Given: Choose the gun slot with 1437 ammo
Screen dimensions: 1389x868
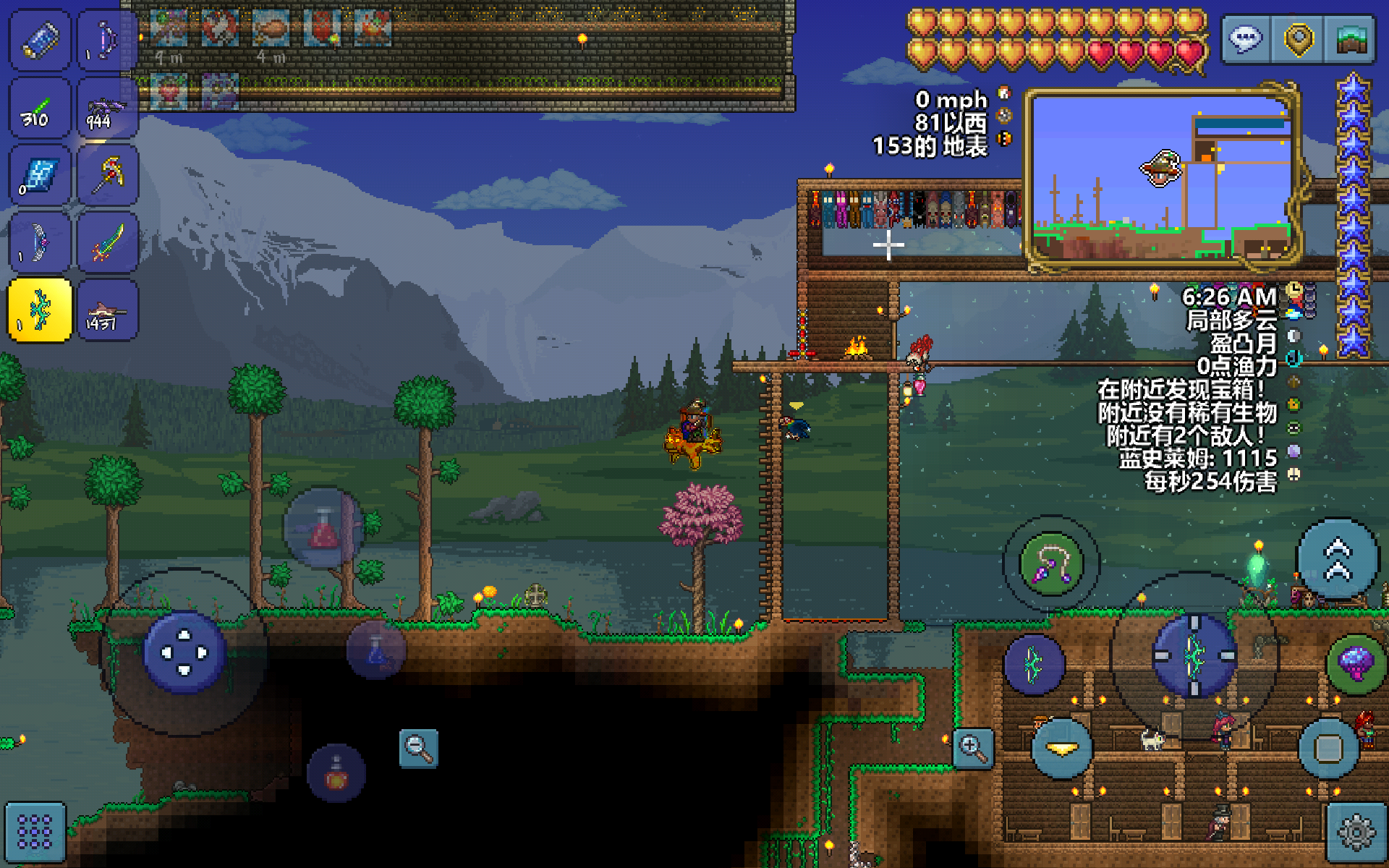Looking at the screenshot, I should pyautogui.click(x=108, y=310).
